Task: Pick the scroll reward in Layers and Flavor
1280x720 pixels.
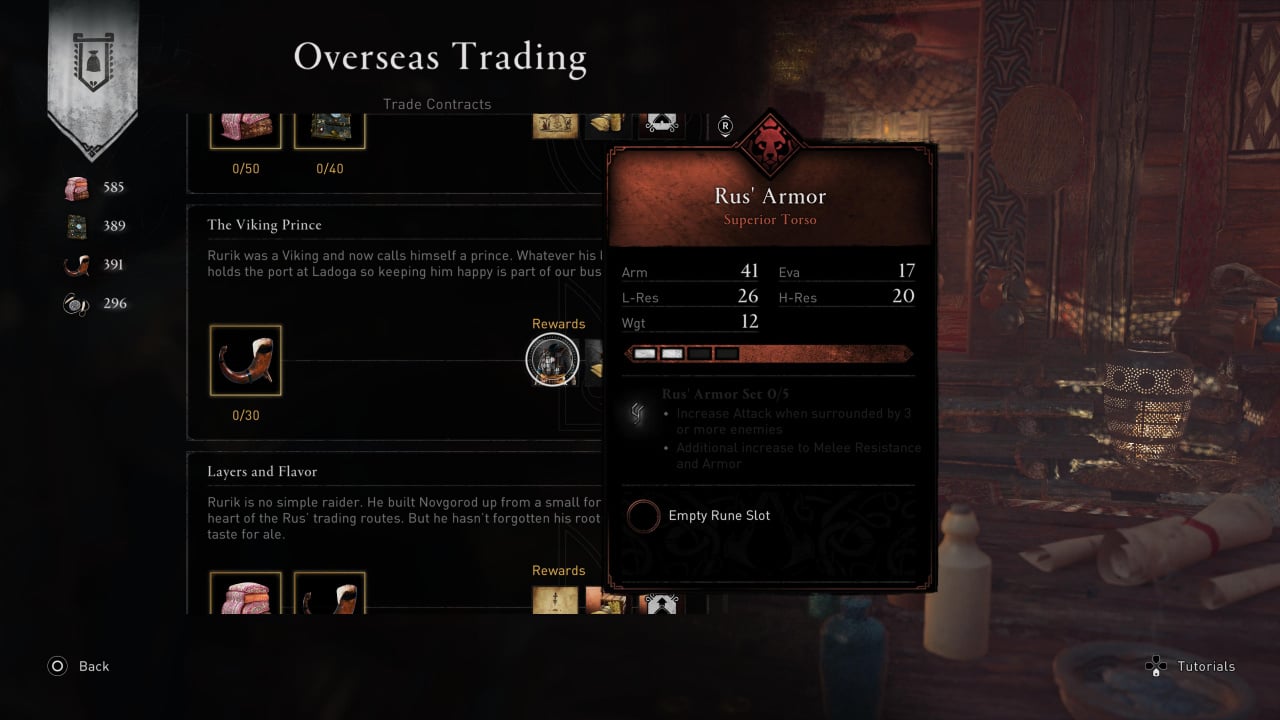Action: [555, 600]
